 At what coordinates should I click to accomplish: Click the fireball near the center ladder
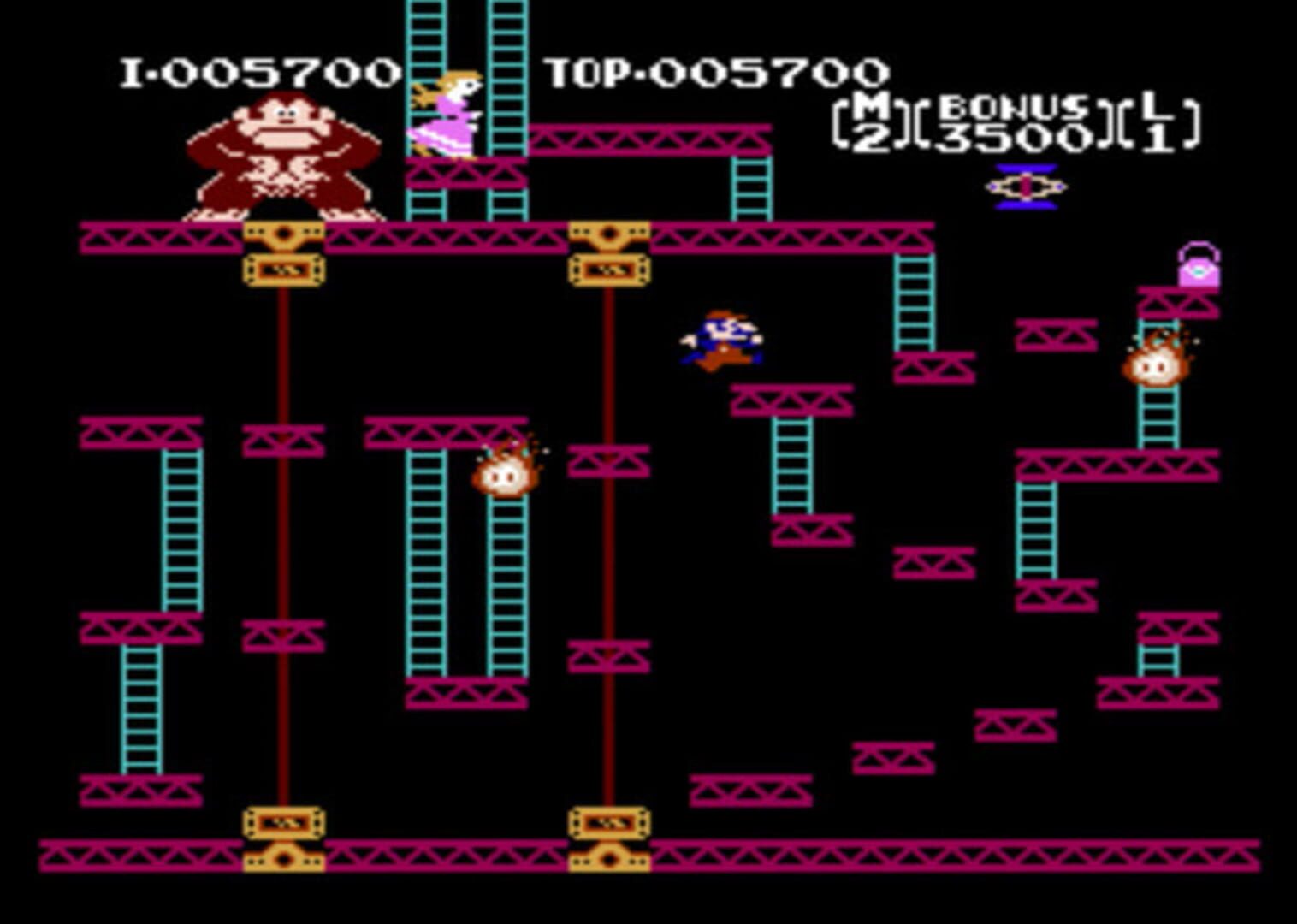(x=506, y=479)
